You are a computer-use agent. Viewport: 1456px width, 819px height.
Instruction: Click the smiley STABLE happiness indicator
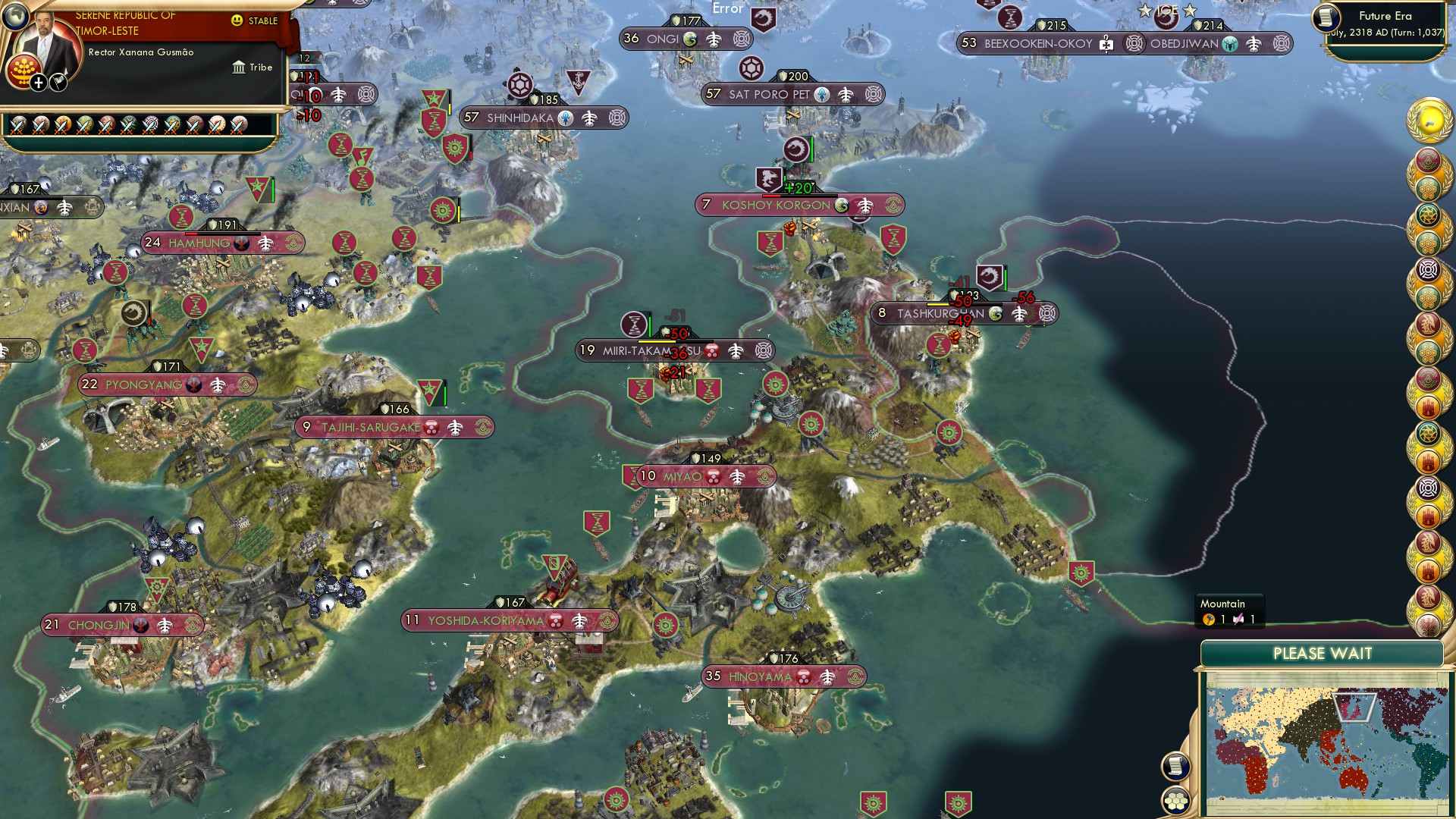coord(237,20)
